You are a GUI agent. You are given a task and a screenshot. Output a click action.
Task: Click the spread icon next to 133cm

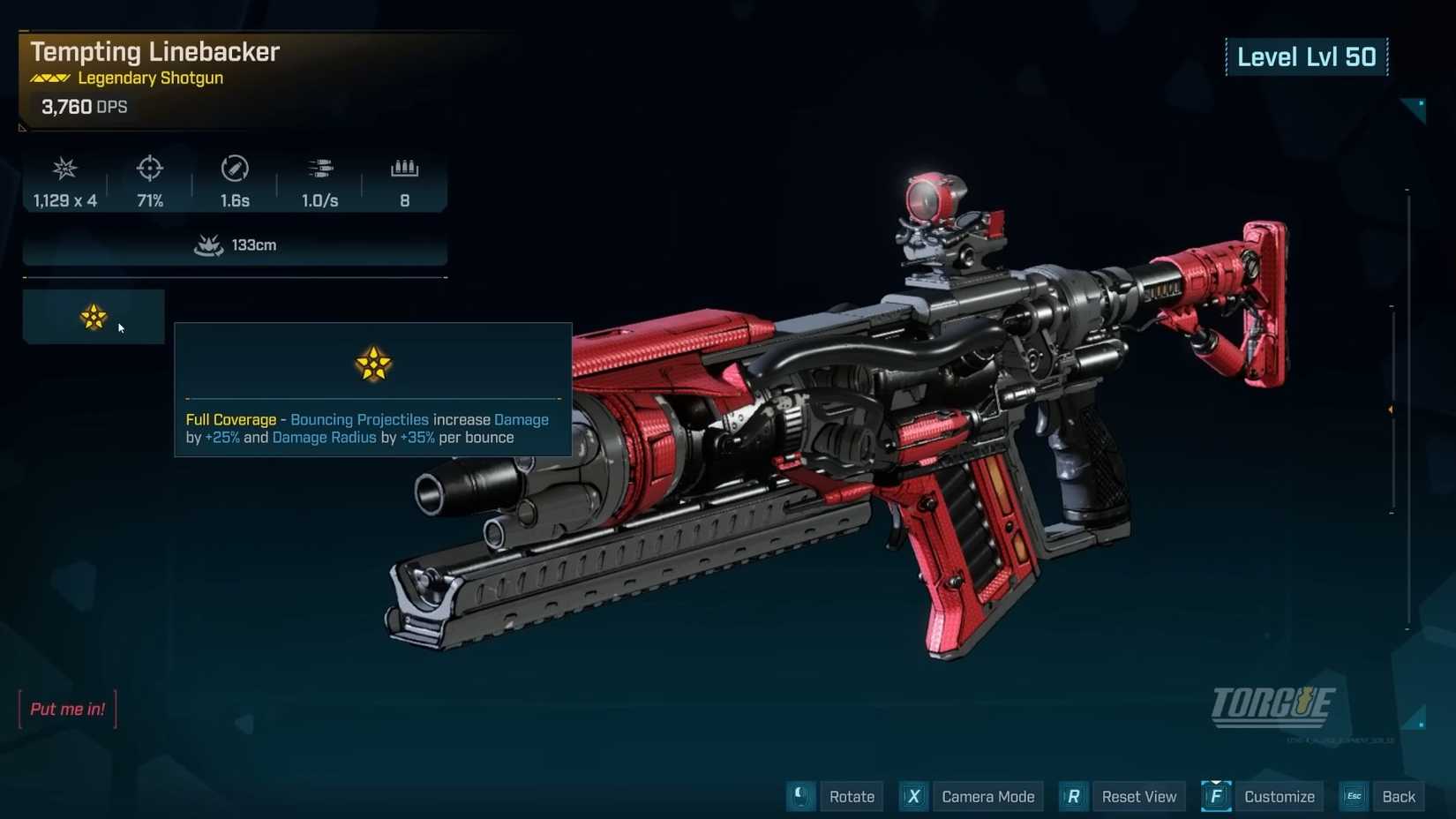click(207, 245)
